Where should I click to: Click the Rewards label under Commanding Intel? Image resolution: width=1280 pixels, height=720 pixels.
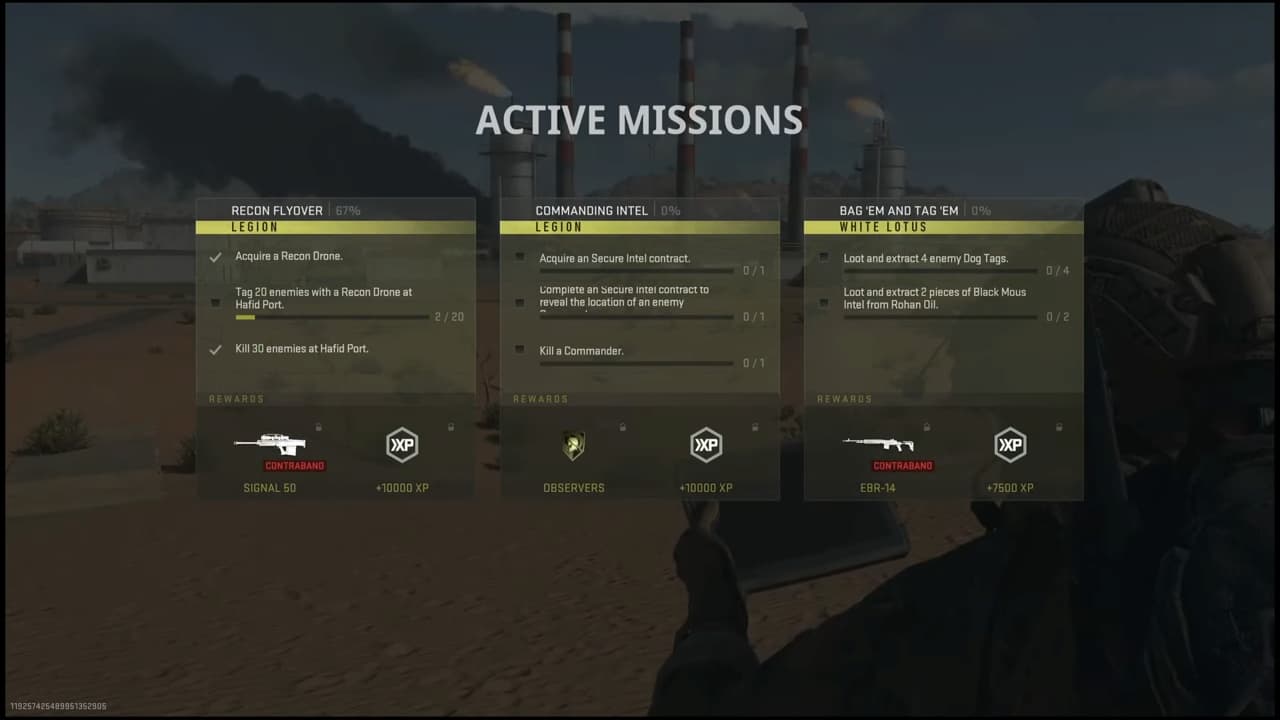[541, 398]
